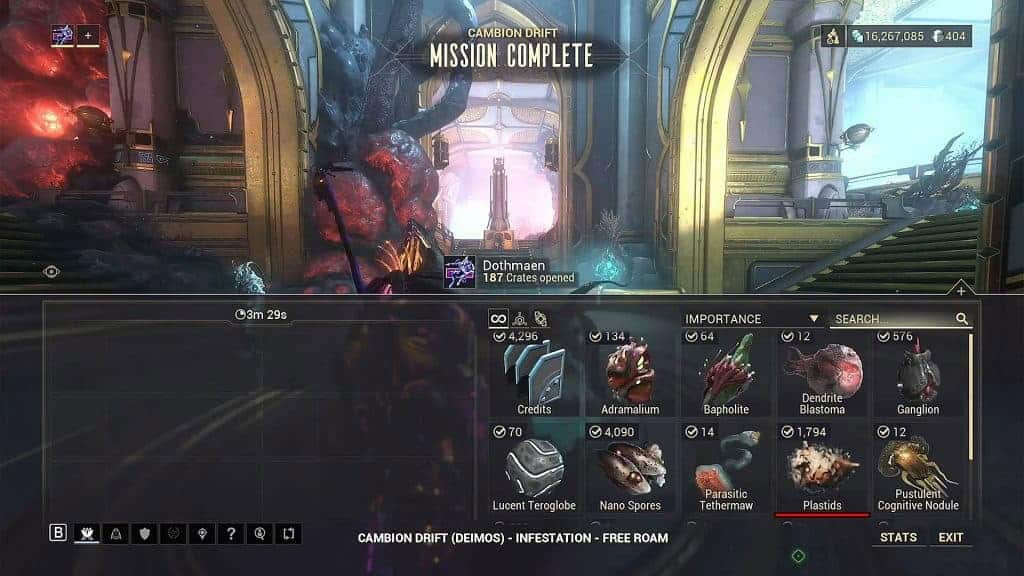This screenshot has height=576, width=1024.
Task: Switch to the shield icon tab
Action: pyautogui.click(x=145, y=534)
